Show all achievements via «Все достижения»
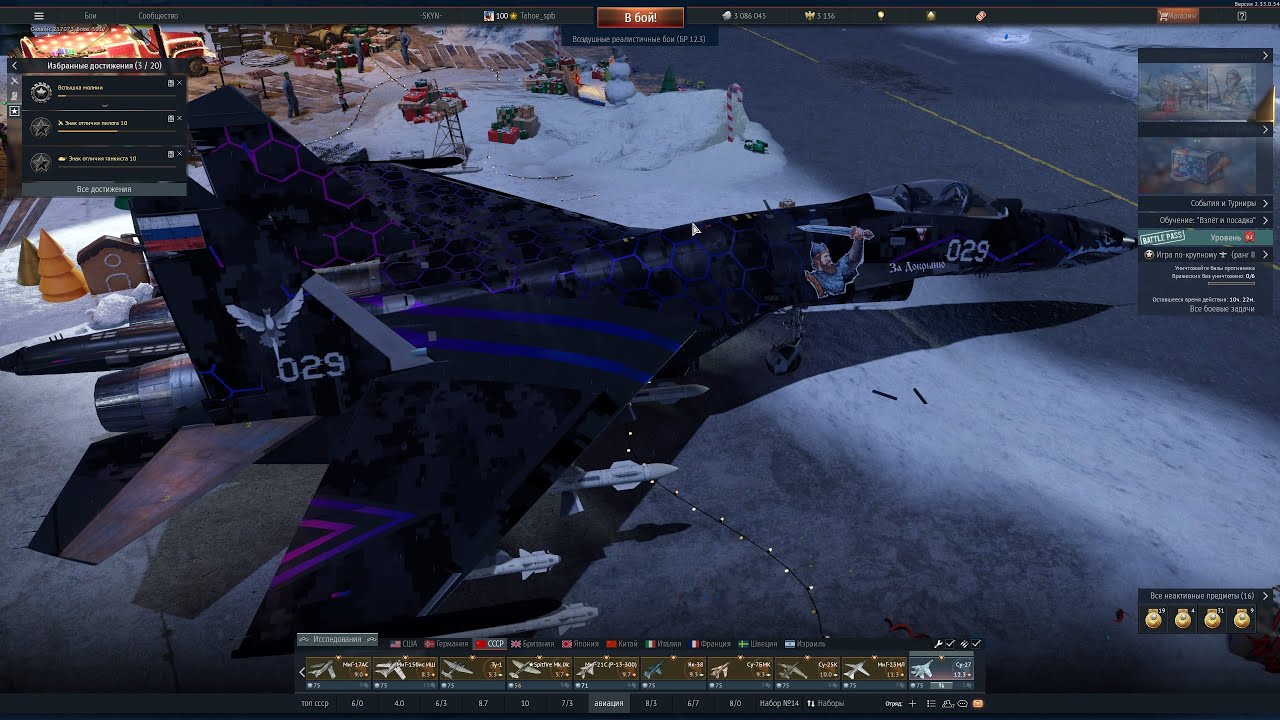Screen dimensions: 1280x720 (x=104, y=189)
